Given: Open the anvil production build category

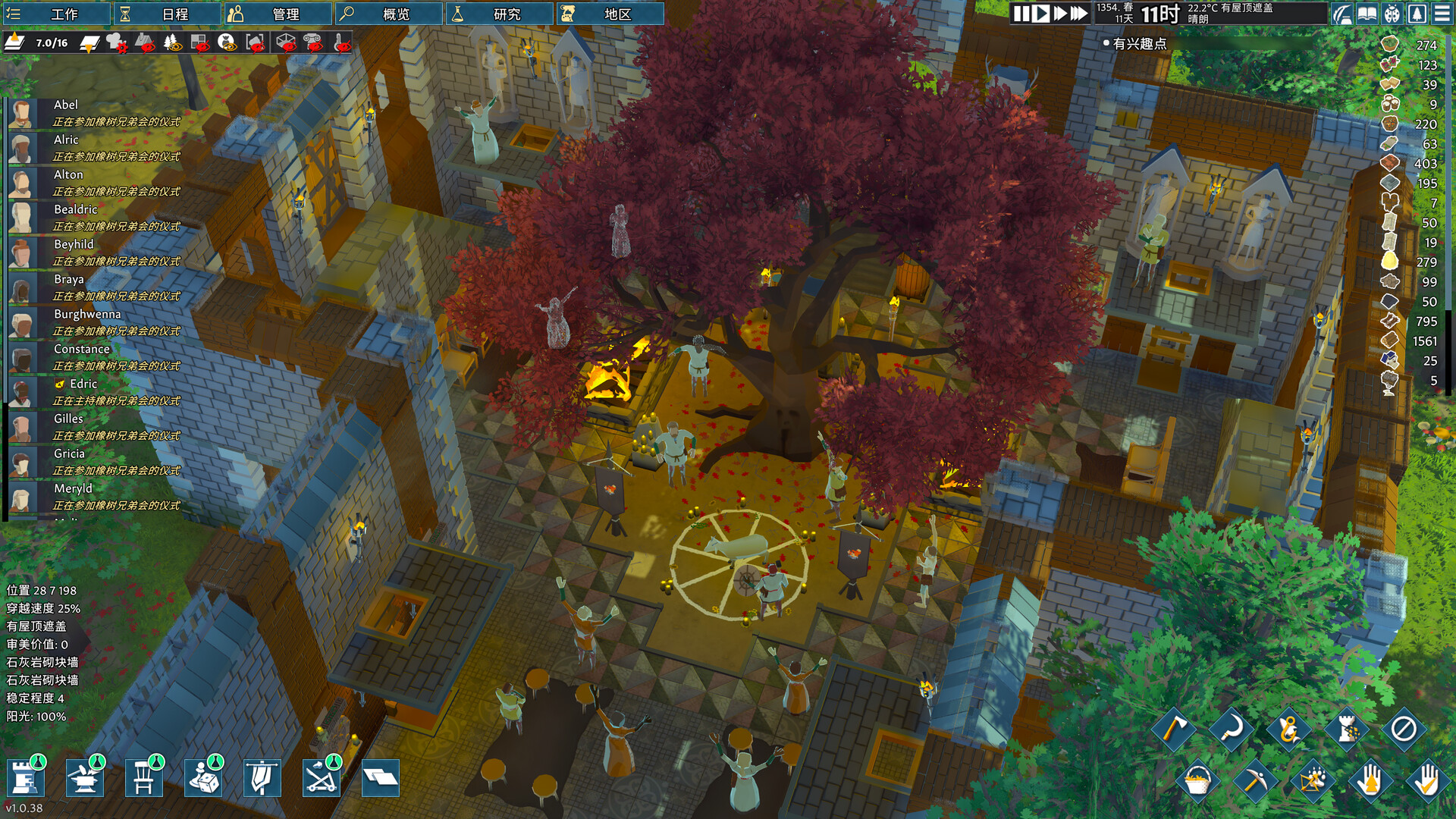Looking at the screenshot, I should (x=84, y=777).
